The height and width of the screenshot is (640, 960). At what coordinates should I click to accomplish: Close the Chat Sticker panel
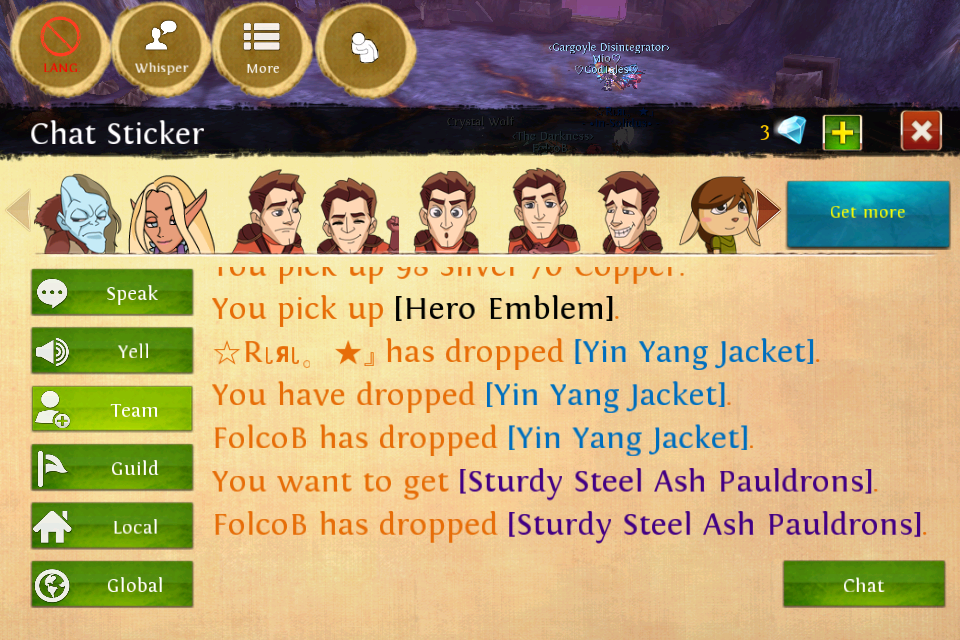click(921, 131)
